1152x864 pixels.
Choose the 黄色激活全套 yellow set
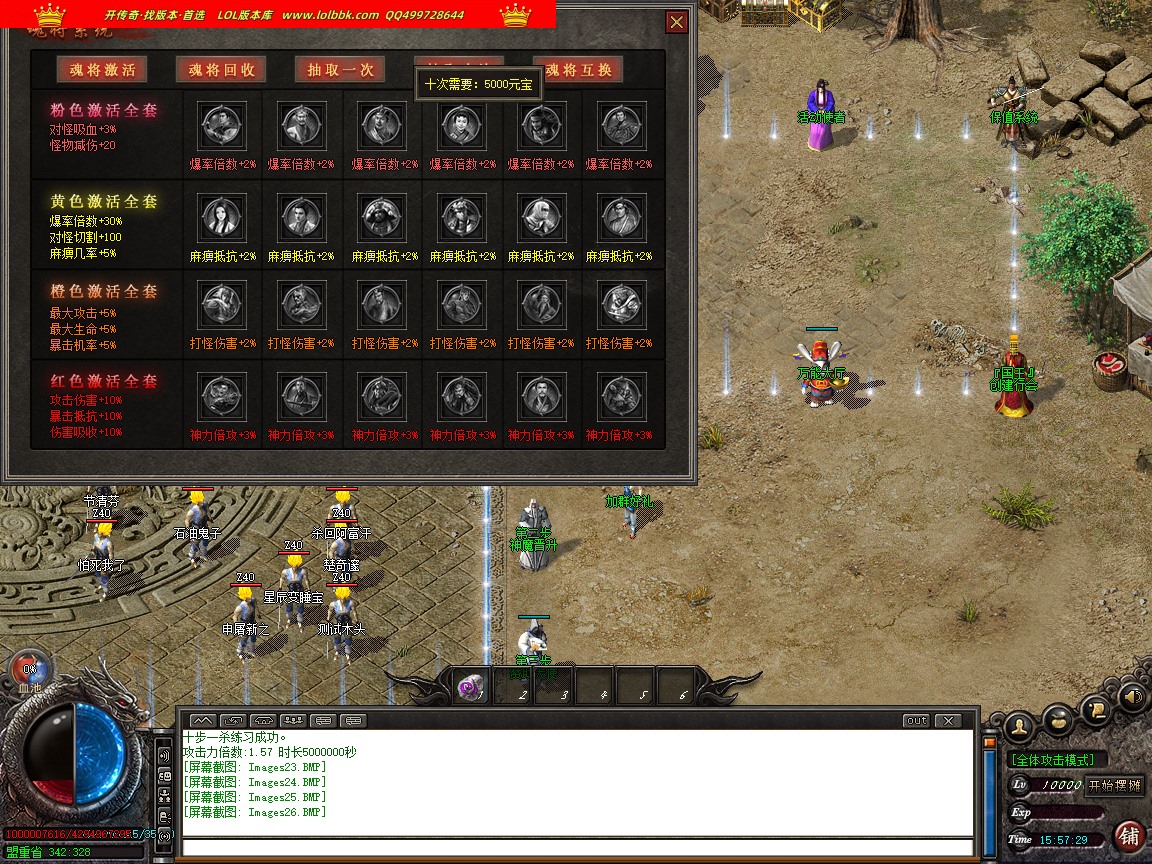point(104,201)
